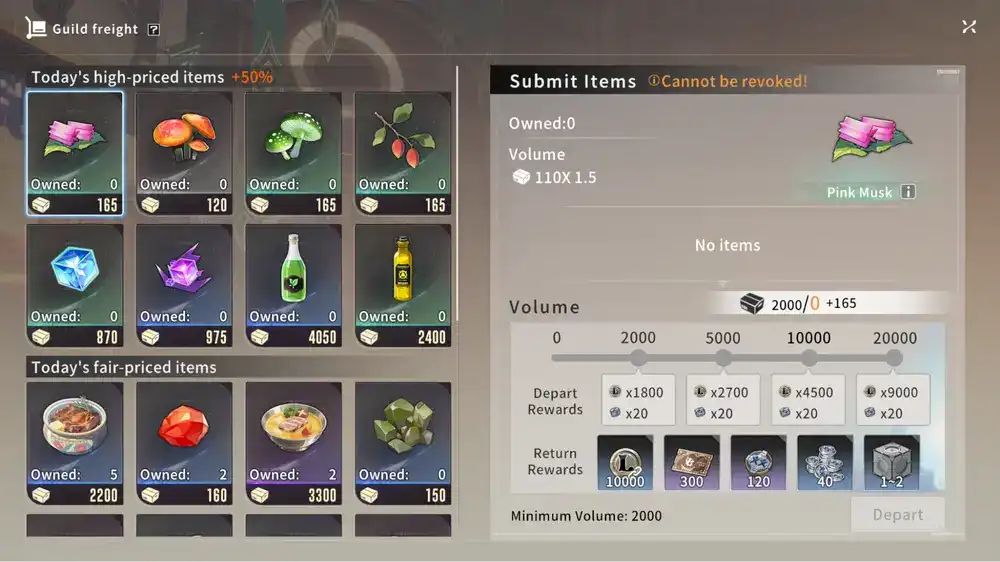Show Pink Musk item info
1000x562 pixels.
[x=908, y=192]
